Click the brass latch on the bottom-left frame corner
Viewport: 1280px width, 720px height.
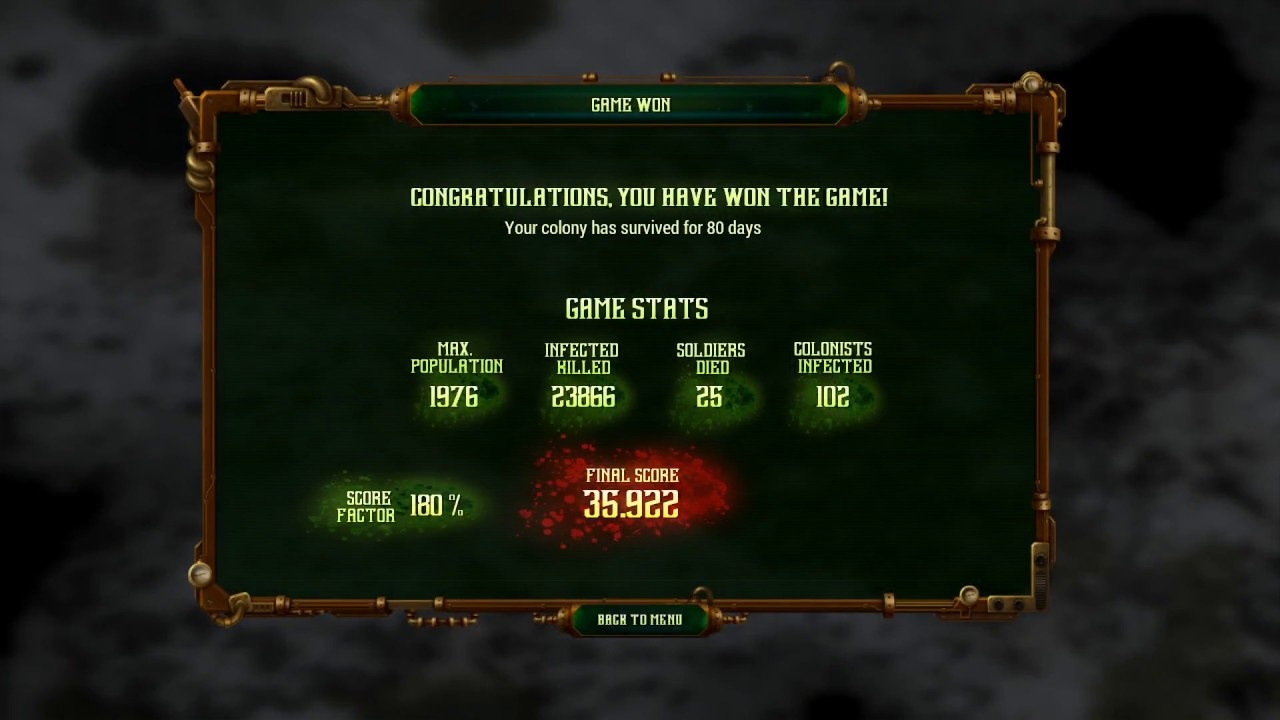[x=240, y=602]
